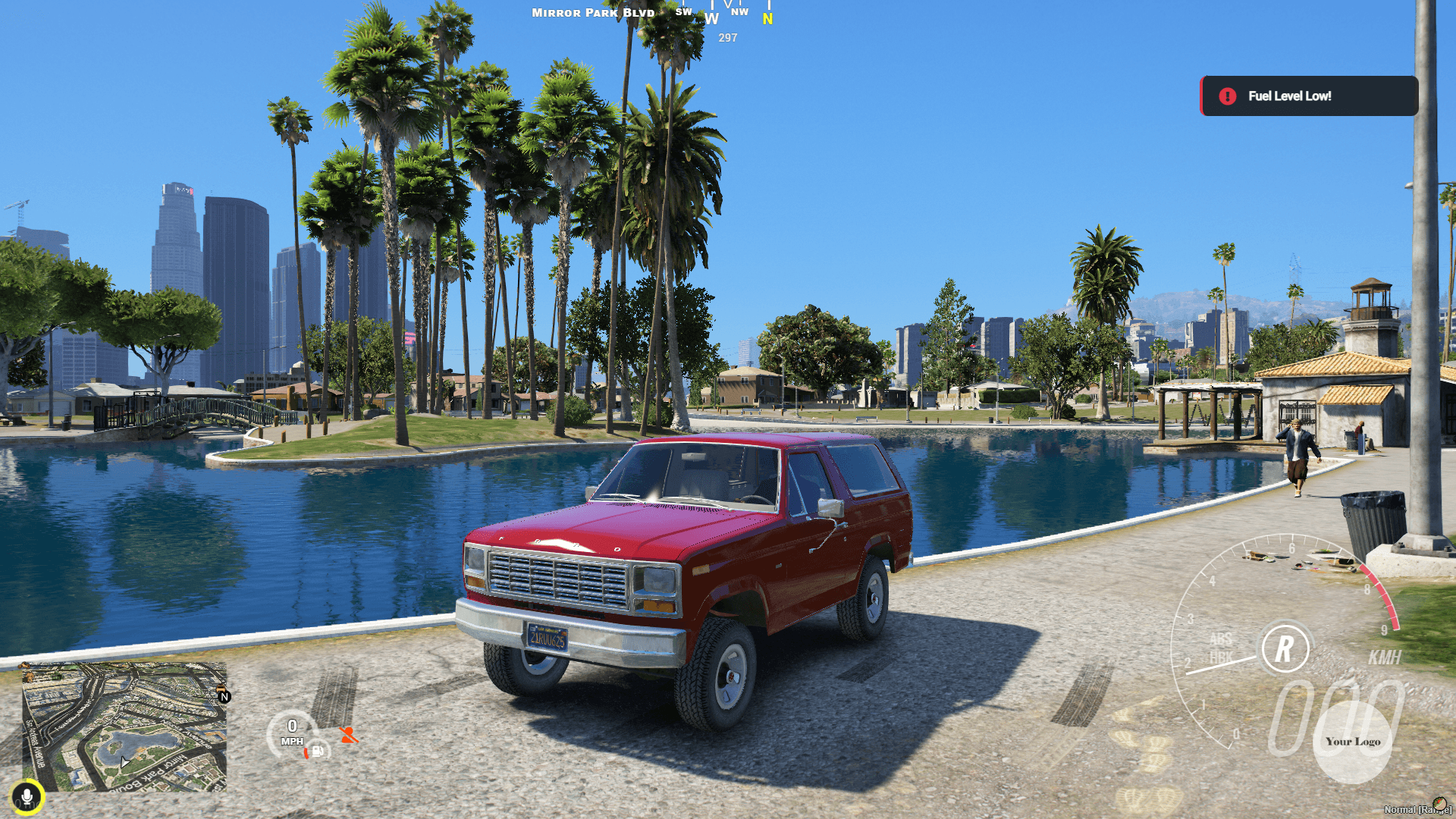Select the microphone icon in bottom-left circle
The image size is (1456, 819).
click(x=28, y=797)
